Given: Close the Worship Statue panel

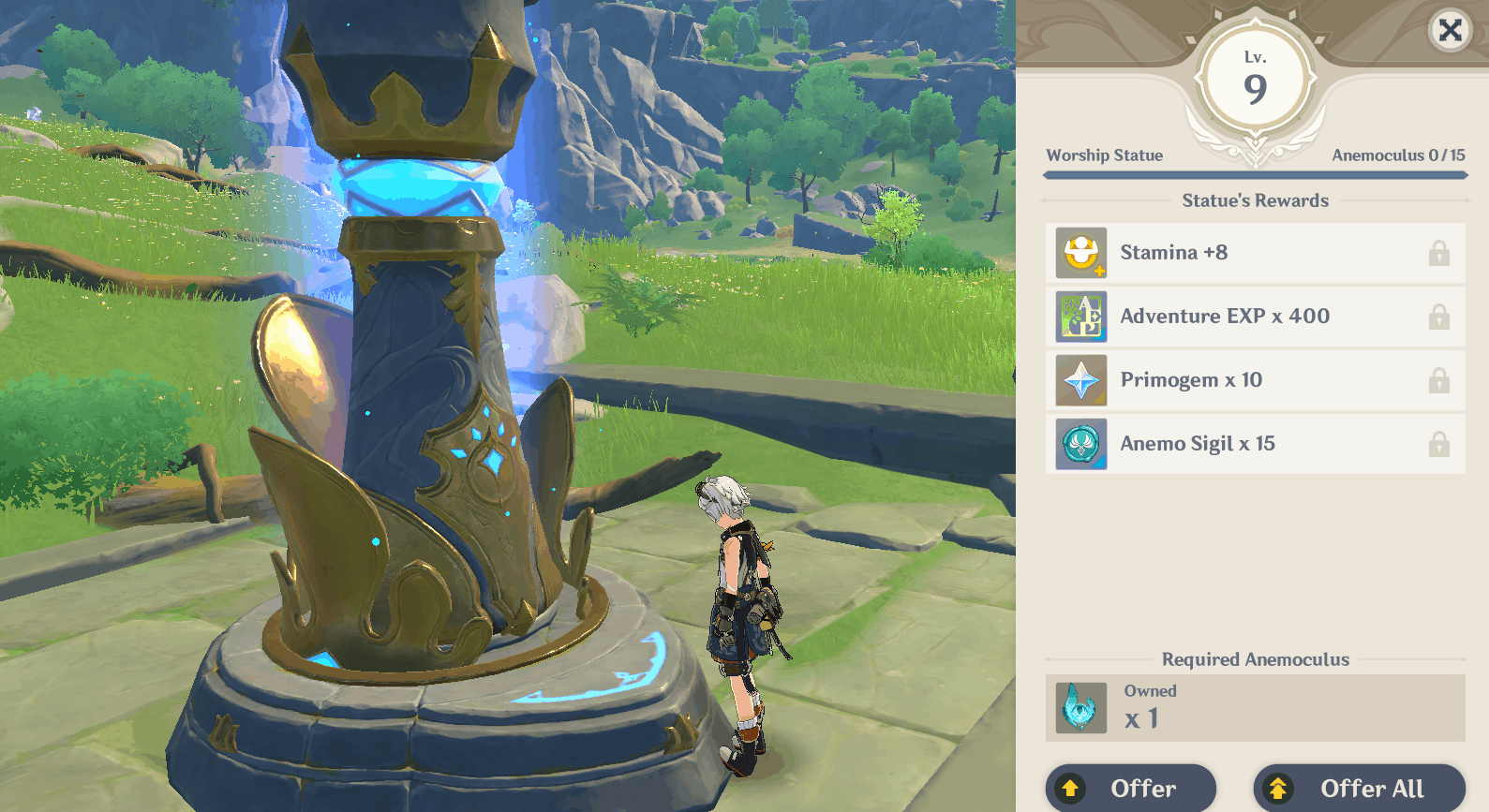Looking at the screenshot, I should 1450,31.
